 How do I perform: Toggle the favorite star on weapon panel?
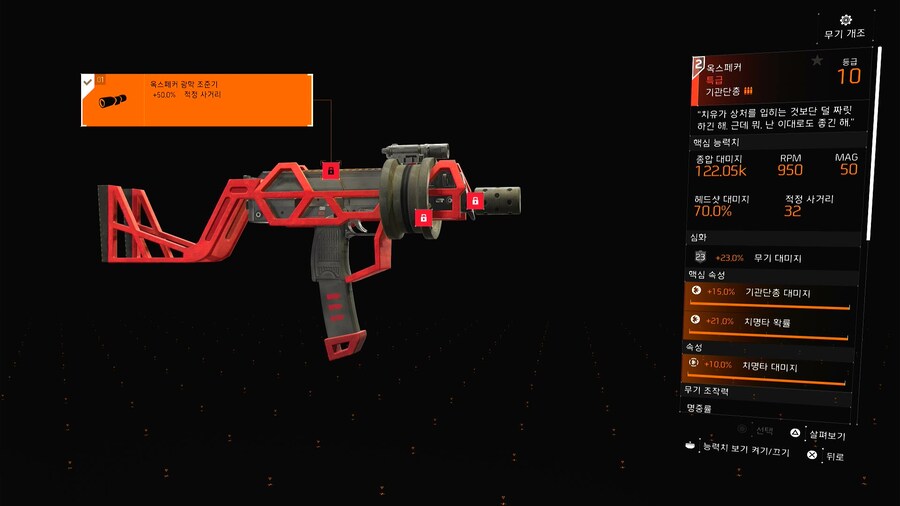point(817,61)
